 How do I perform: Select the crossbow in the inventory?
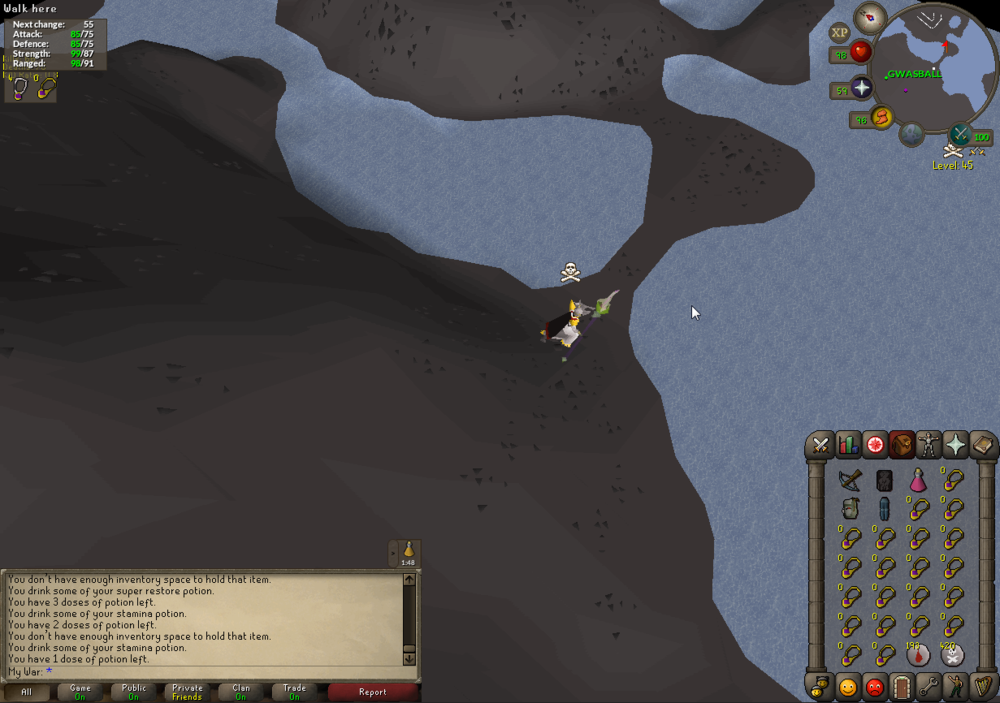click(x=850, y=480)
